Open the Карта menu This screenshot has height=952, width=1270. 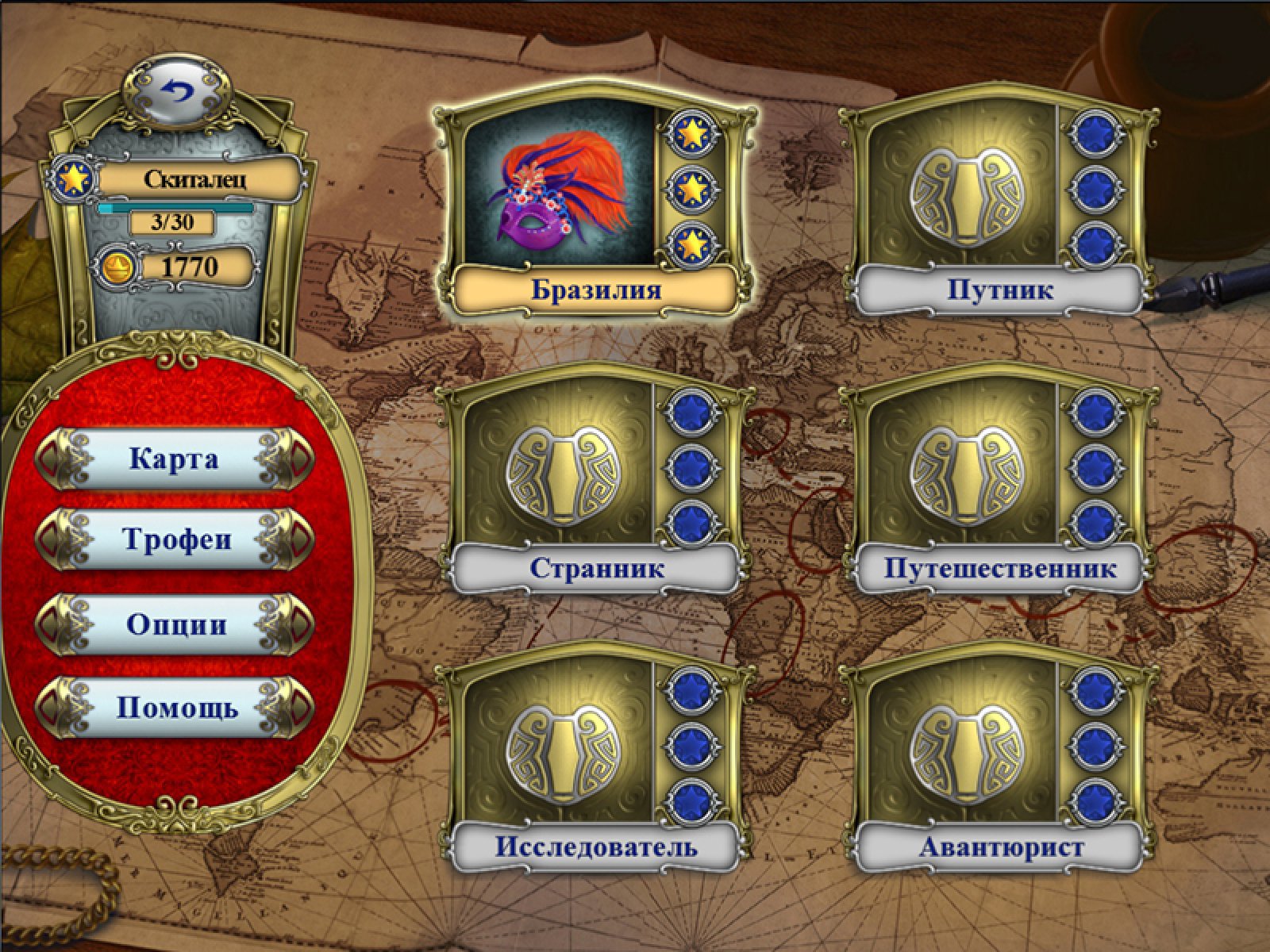pyautogui.click(x=175, y=459)
